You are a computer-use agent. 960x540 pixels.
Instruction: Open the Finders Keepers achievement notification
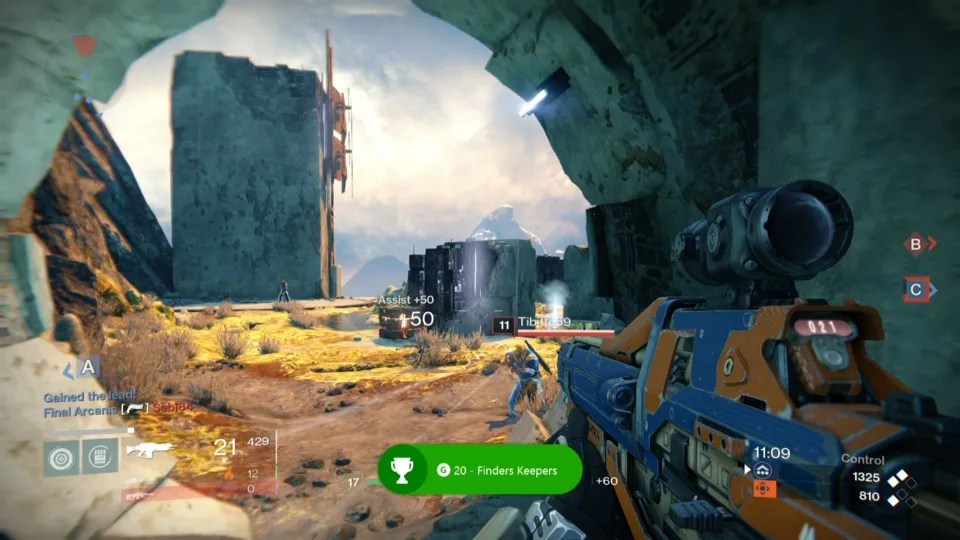[480, 469]
